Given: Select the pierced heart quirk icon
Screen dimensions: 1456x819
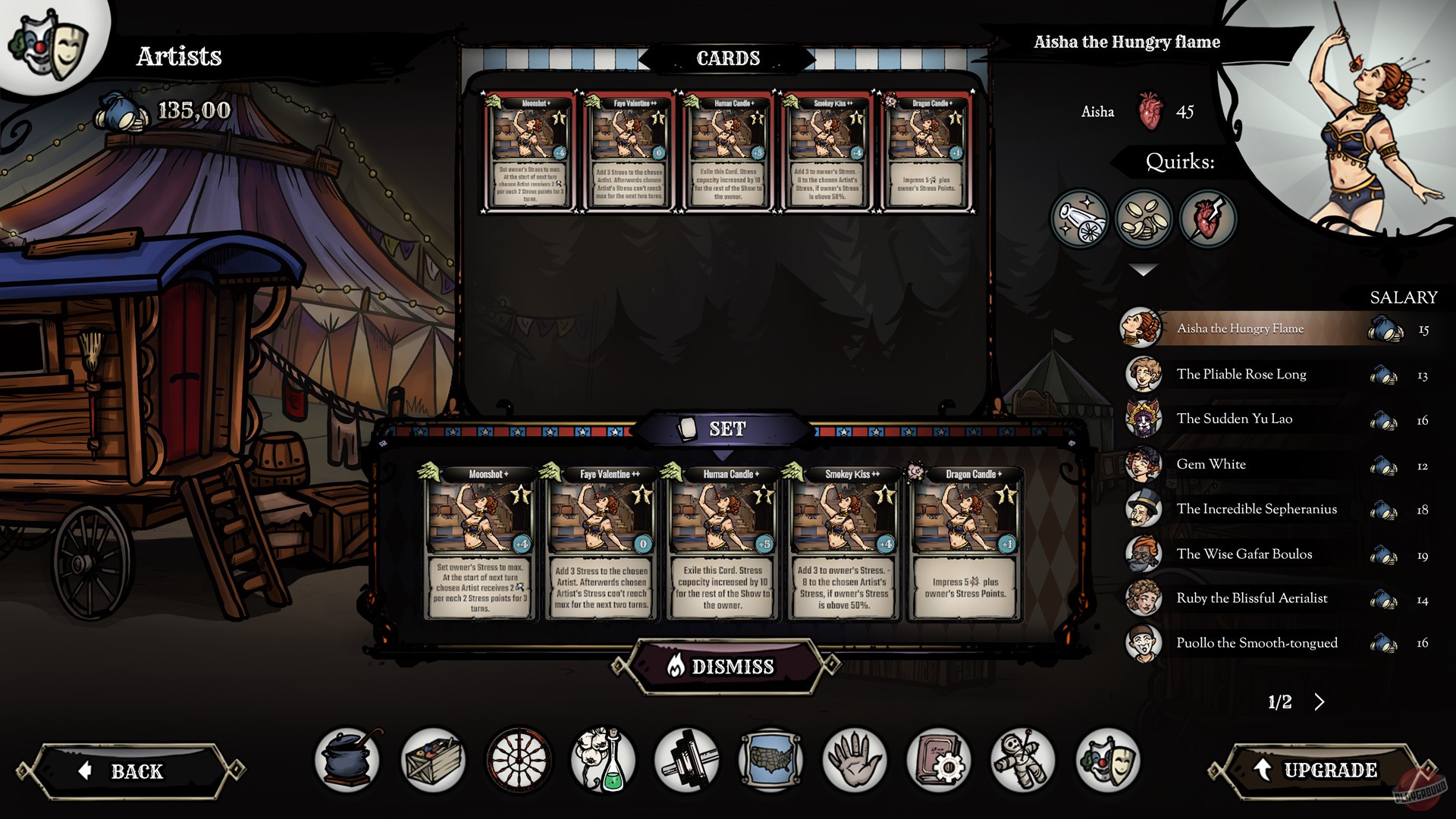Looking at the screenshot, I should tap(1208, 219).
